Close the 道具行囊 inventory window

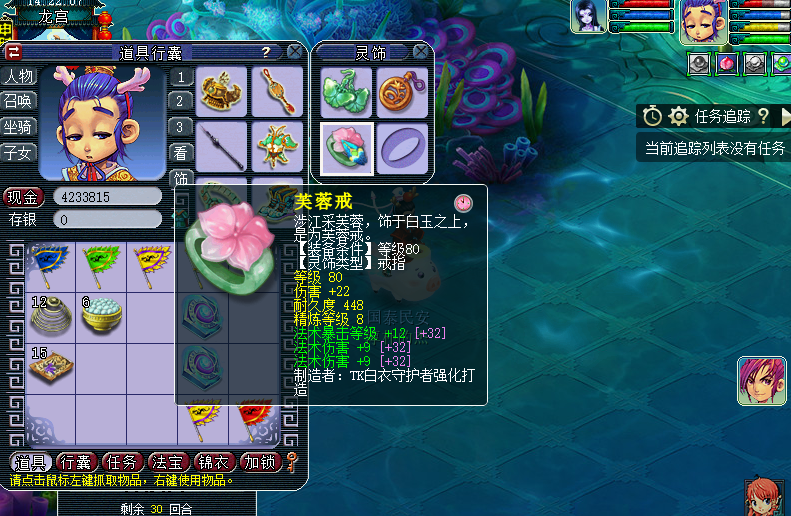click(295, 51)
